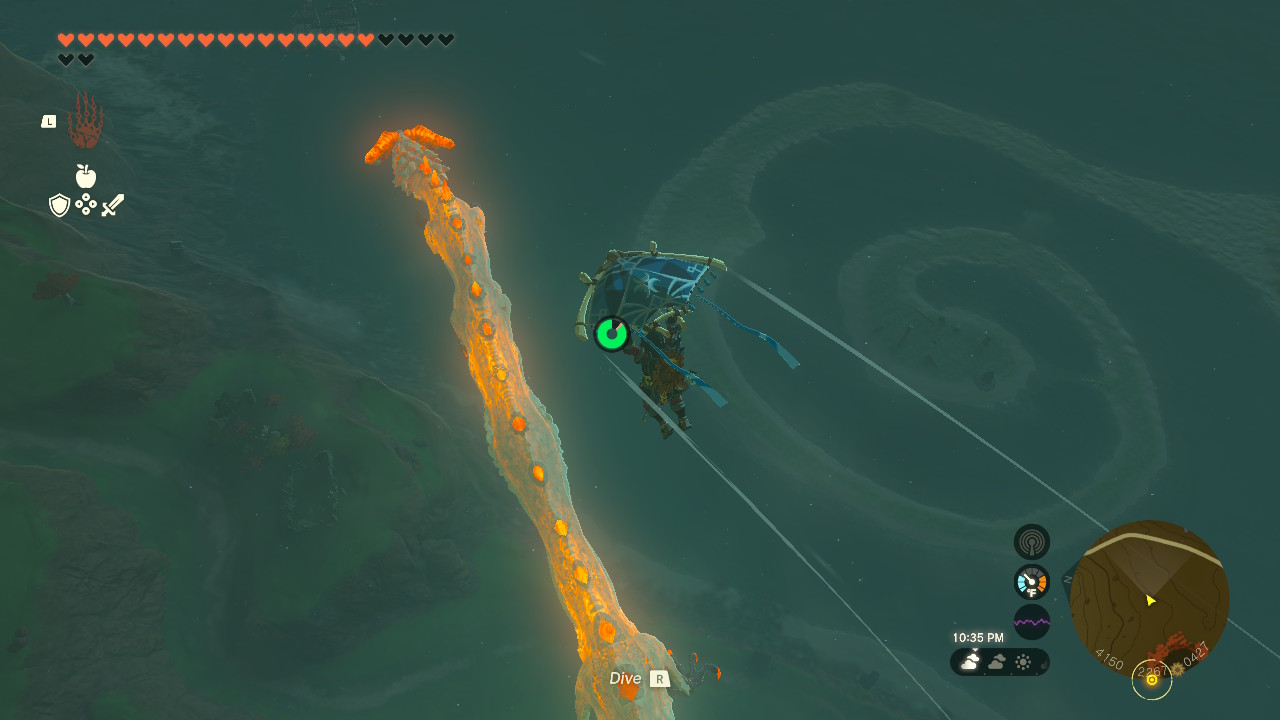Click the green stamina wheel near Link
Image resolution: width=1280 pixels, height=720 pixels.
point(610,334)
